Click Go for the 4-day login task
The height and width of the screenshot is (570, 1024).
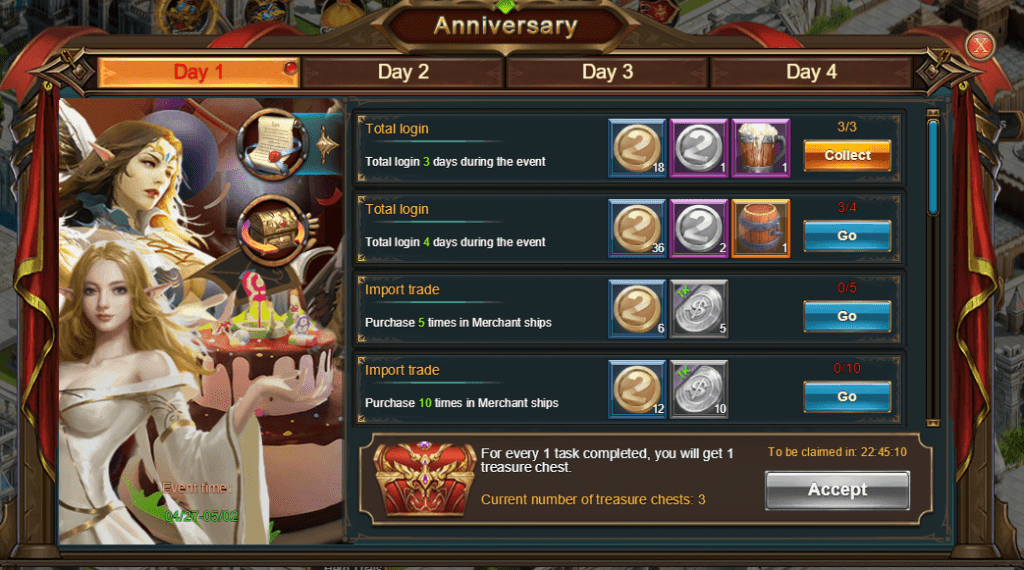(847, 236)
